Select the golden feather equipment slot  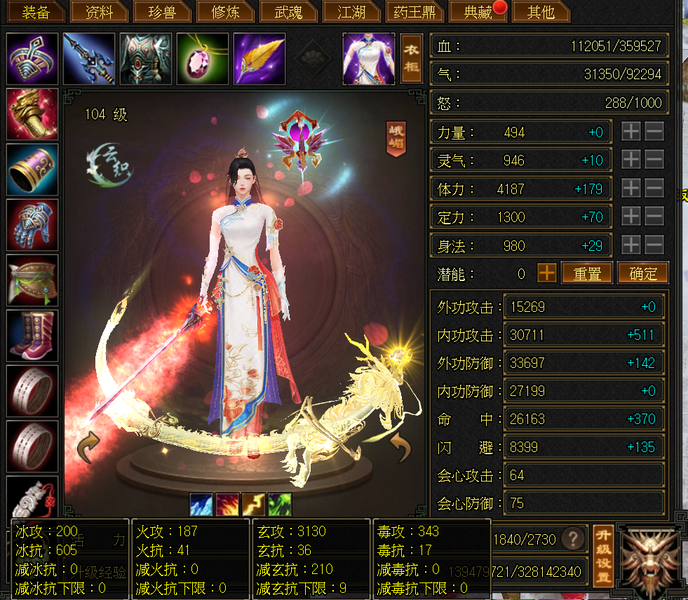259,59
